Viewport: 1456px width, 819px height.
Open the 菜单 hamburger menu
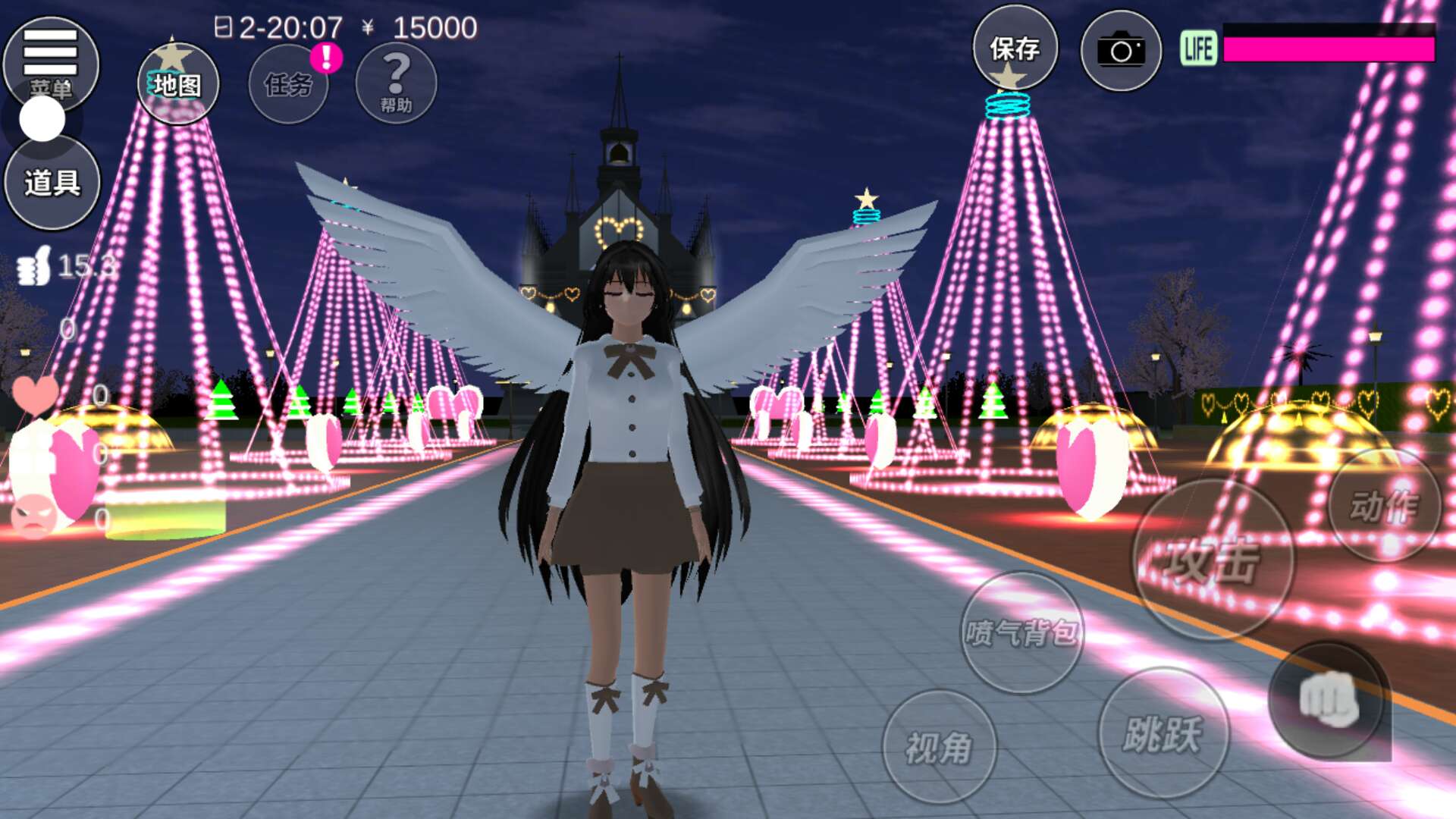pyautogui.click(x=50, y=61)
